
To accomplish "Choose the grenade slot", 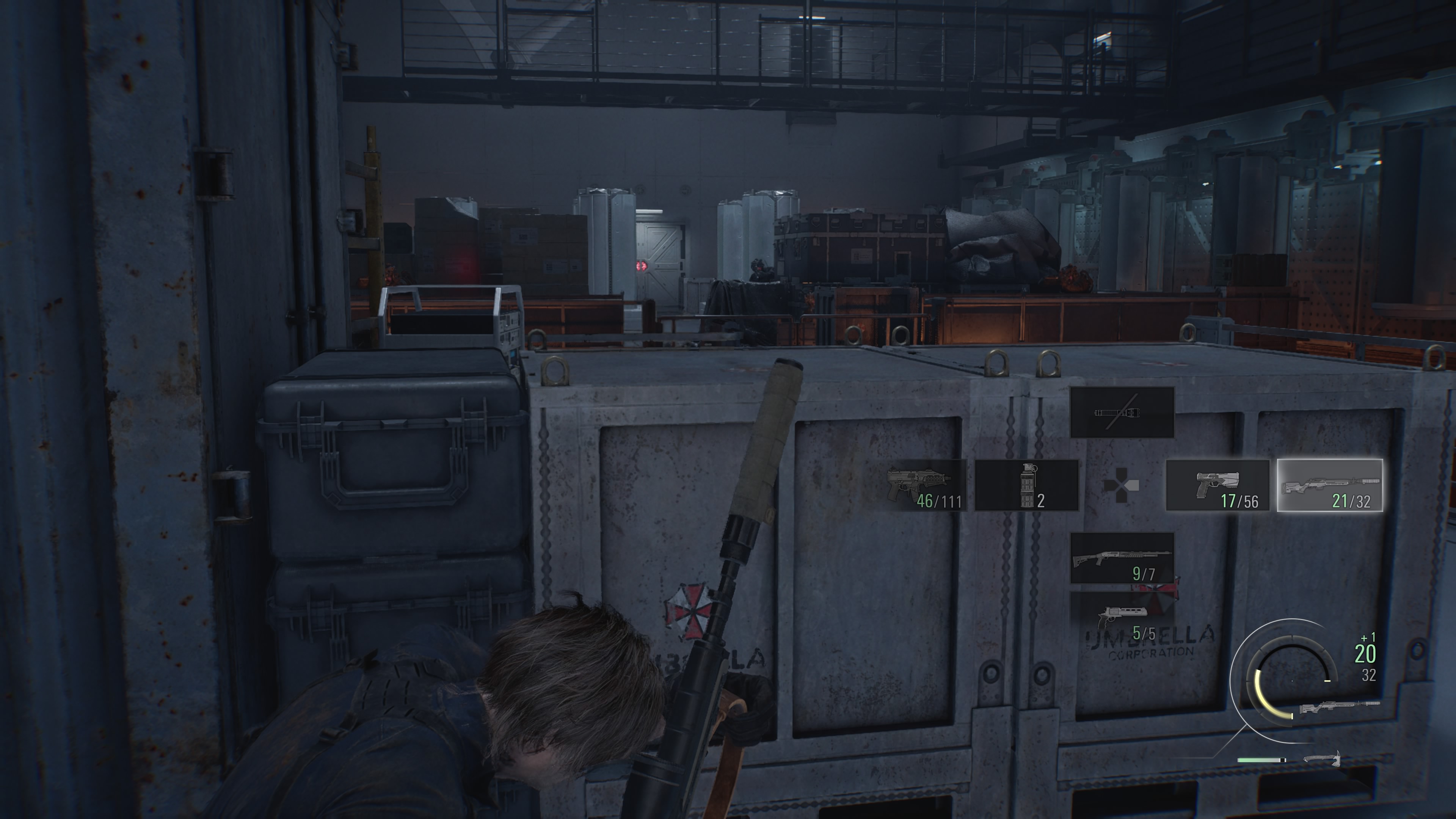I will 1027,485.
